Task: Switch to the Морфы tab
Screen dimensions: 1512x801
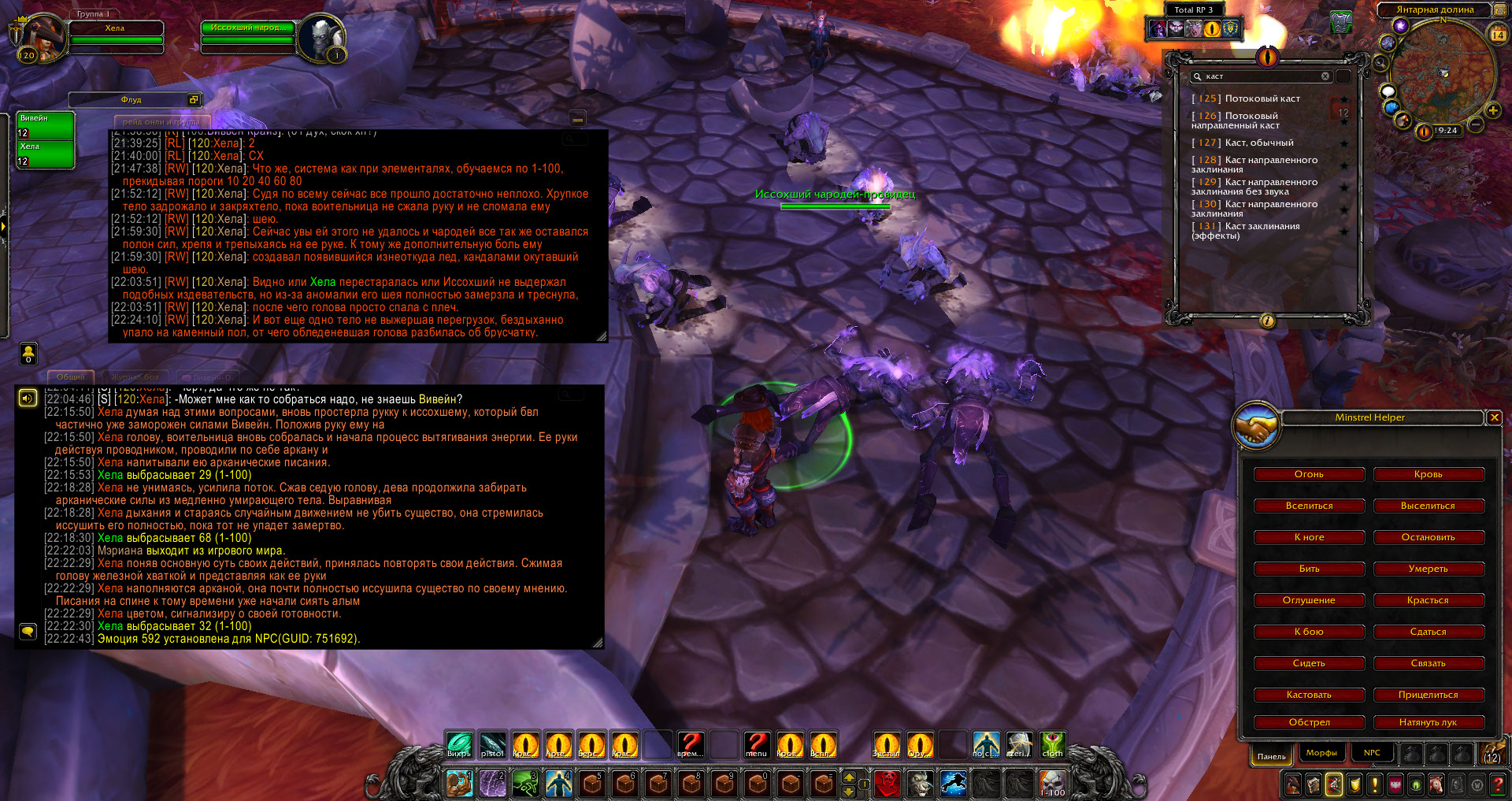Action: coord(1321,753)
